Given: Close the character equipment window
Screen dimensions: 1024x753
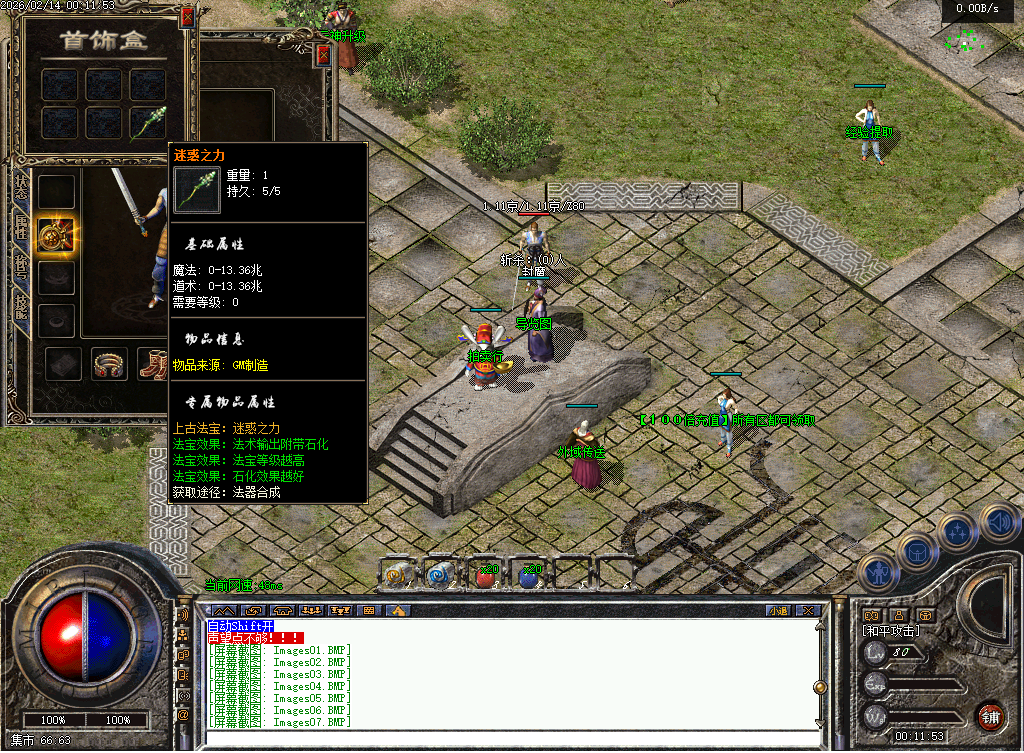Looking at the screenshot, I should click(323, 58).
